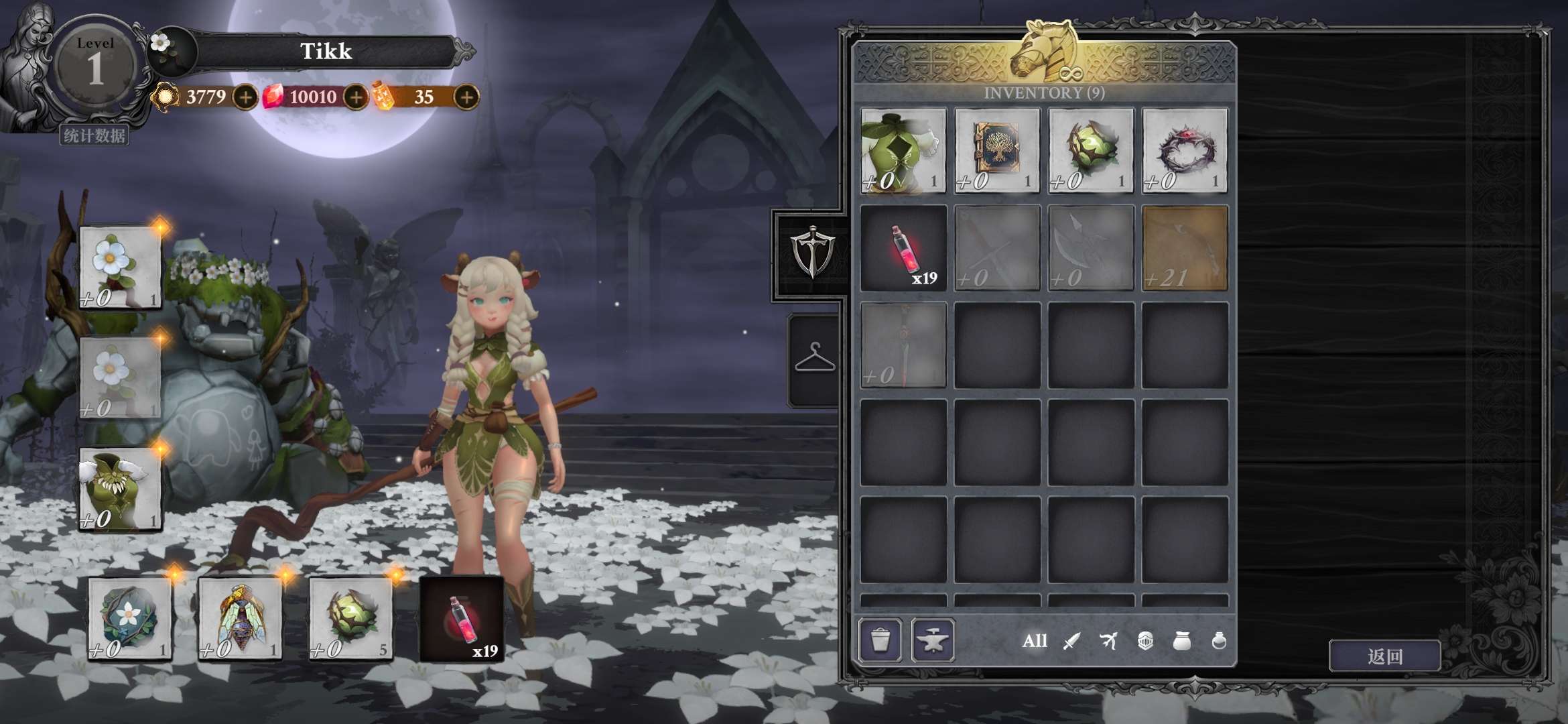This screenshot has height=724, width=1568.
Task: Filter inventory by helmet armor
Action: click(x=1145, y=642)
